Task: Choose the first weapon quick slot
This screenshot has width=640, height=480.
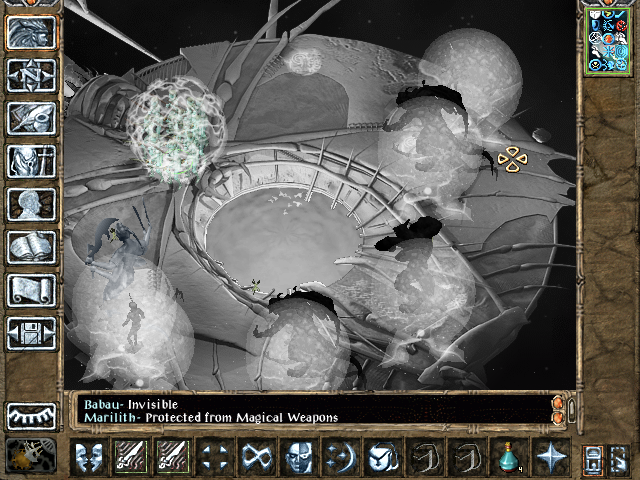Action: (x=130, y=457)
